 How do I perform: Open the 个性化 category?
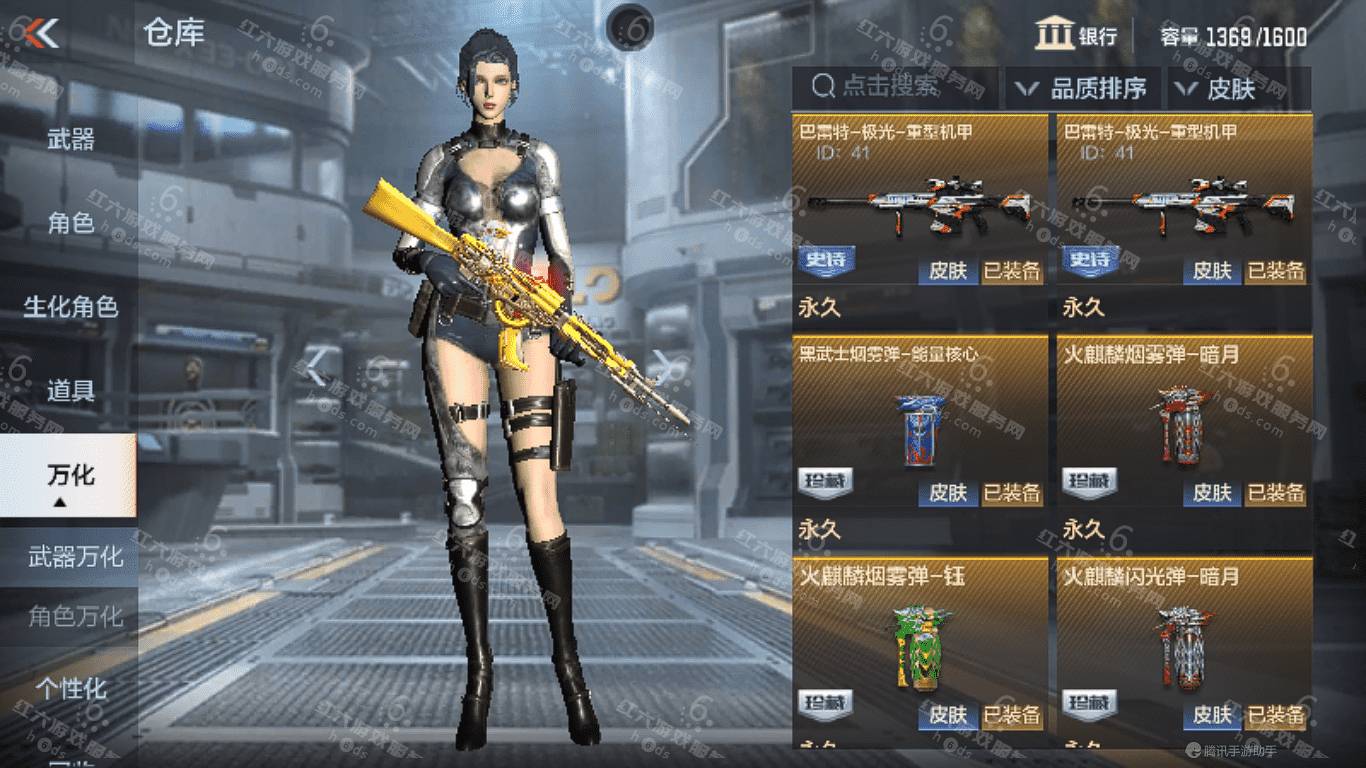tap(70, 689)
